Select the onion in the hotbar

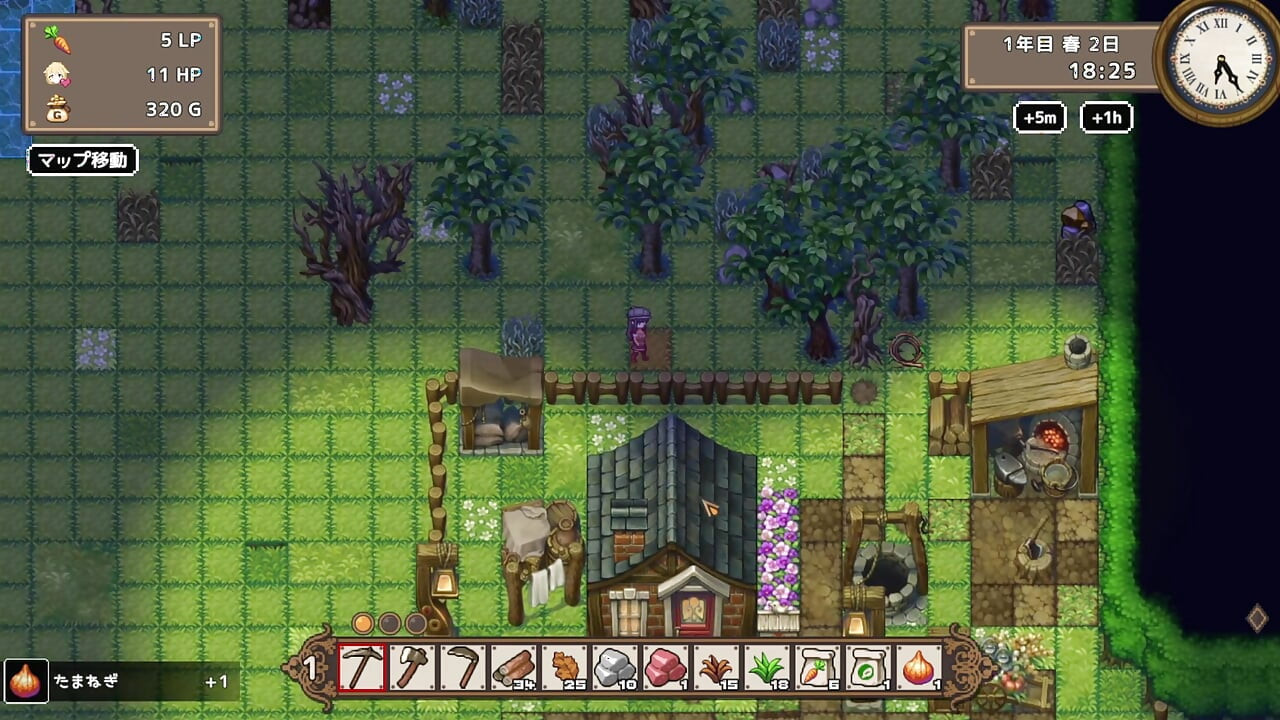click(x=919, y=667)
